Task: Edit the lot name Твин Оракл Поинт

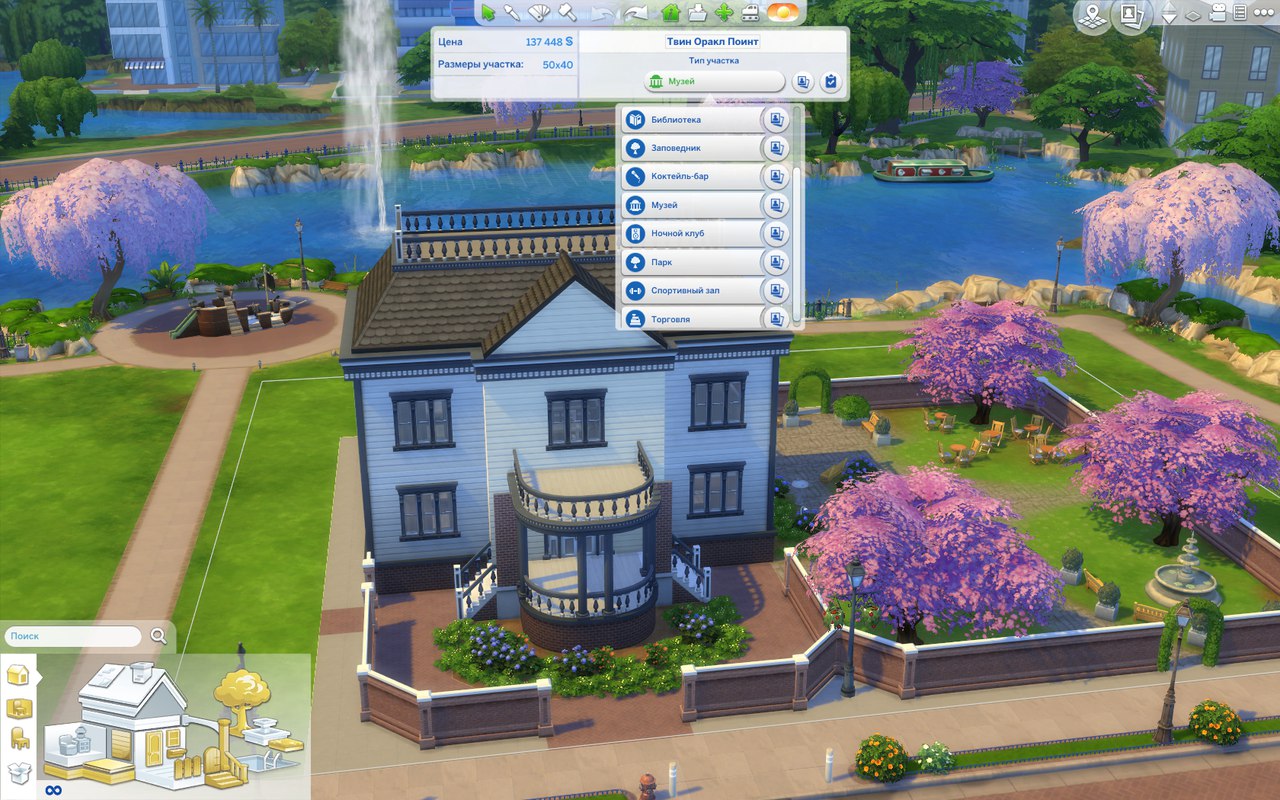Action: click(713, 42)
